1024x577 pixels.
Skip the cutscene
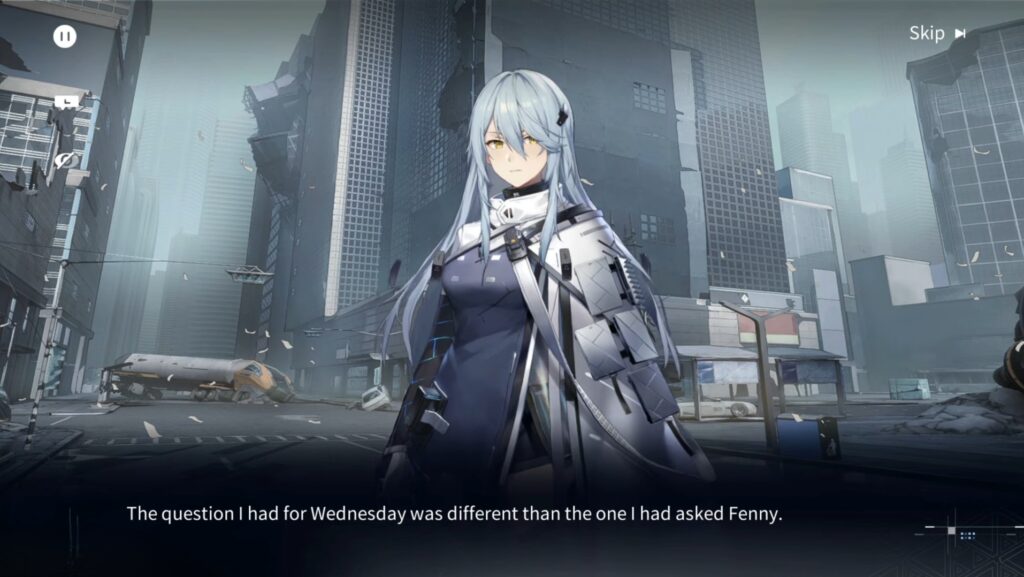tap(937, 34)
